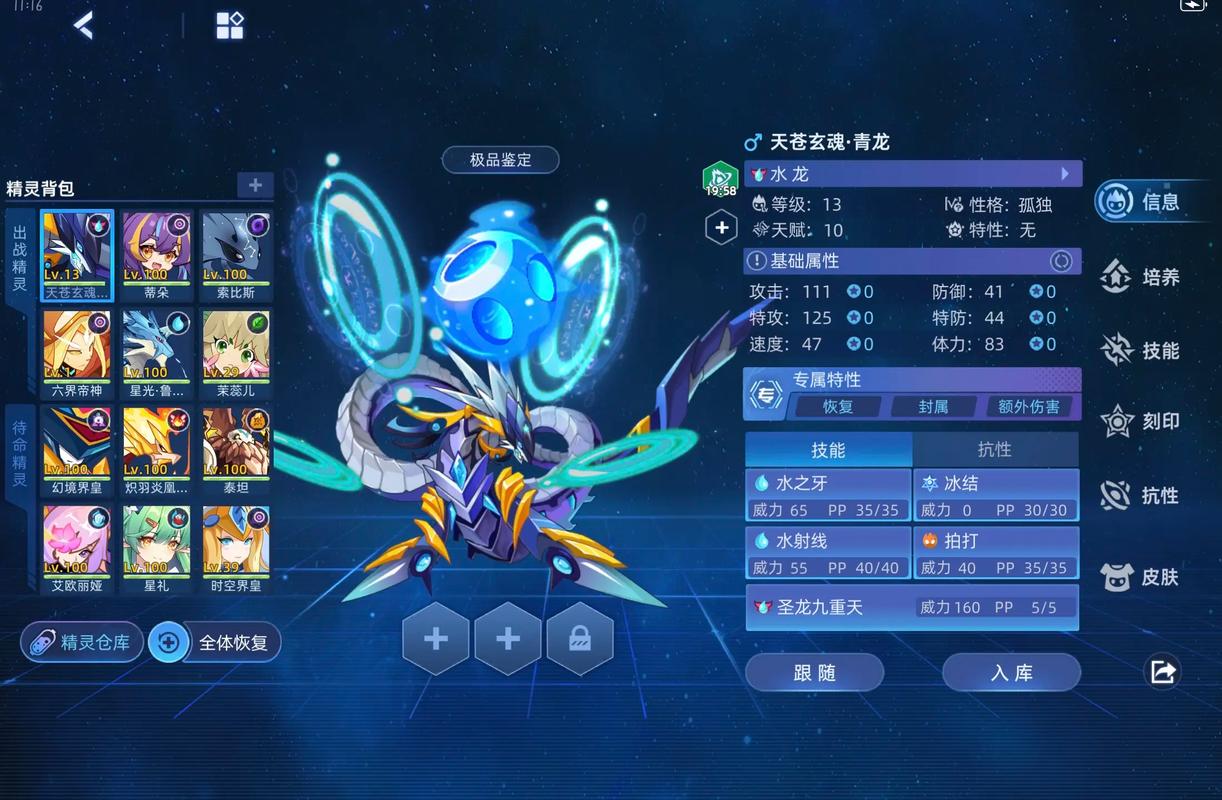Open the four-squares menu icon
This screenshot has width=1222, height=800.
230,26
